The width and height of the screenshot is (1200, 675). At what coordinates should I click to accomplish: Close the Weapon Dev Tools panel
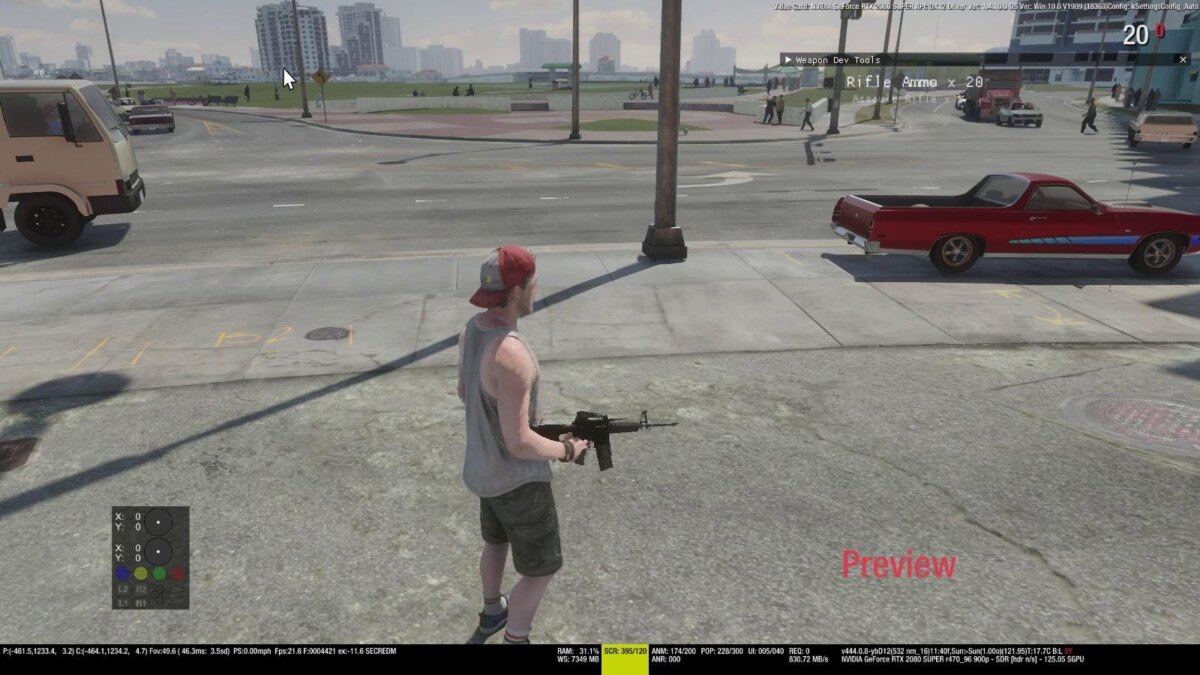pyautogui.click(x=1183, y=60)
